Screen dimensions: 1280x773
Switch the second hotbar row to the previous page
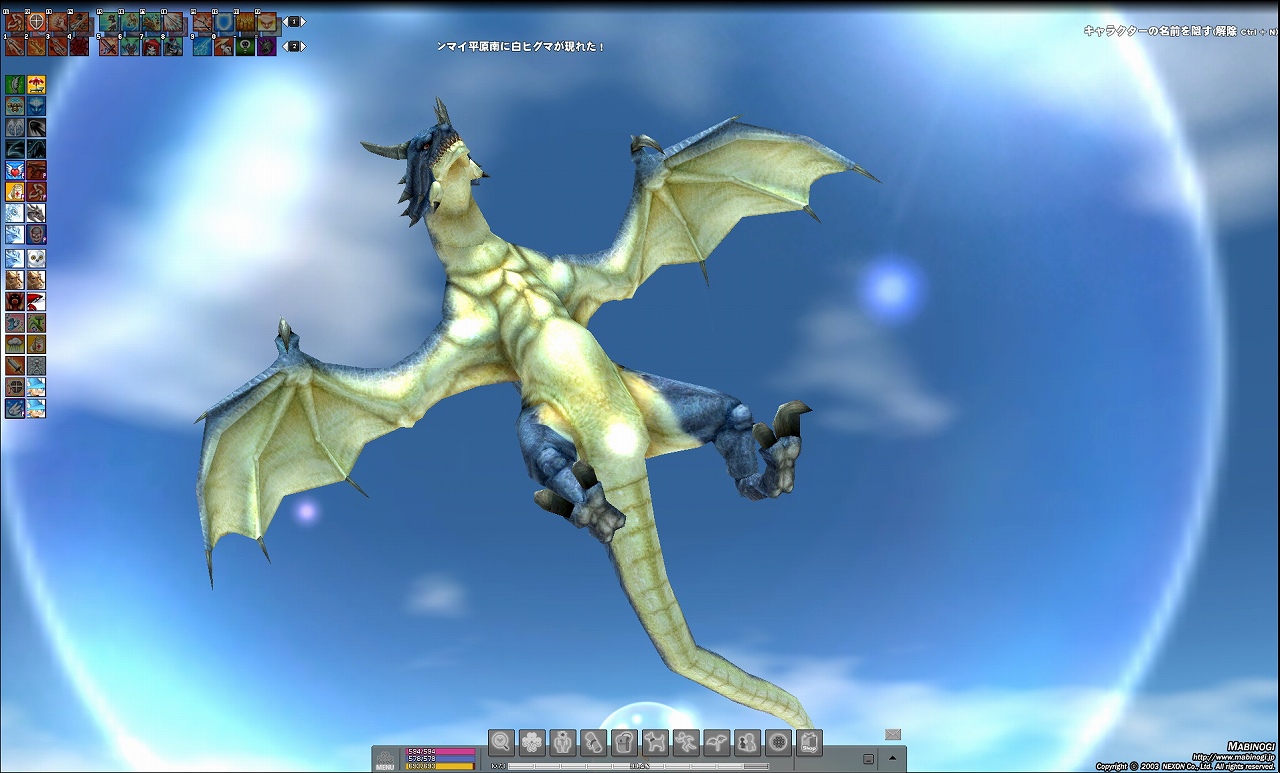click(284, 46)
